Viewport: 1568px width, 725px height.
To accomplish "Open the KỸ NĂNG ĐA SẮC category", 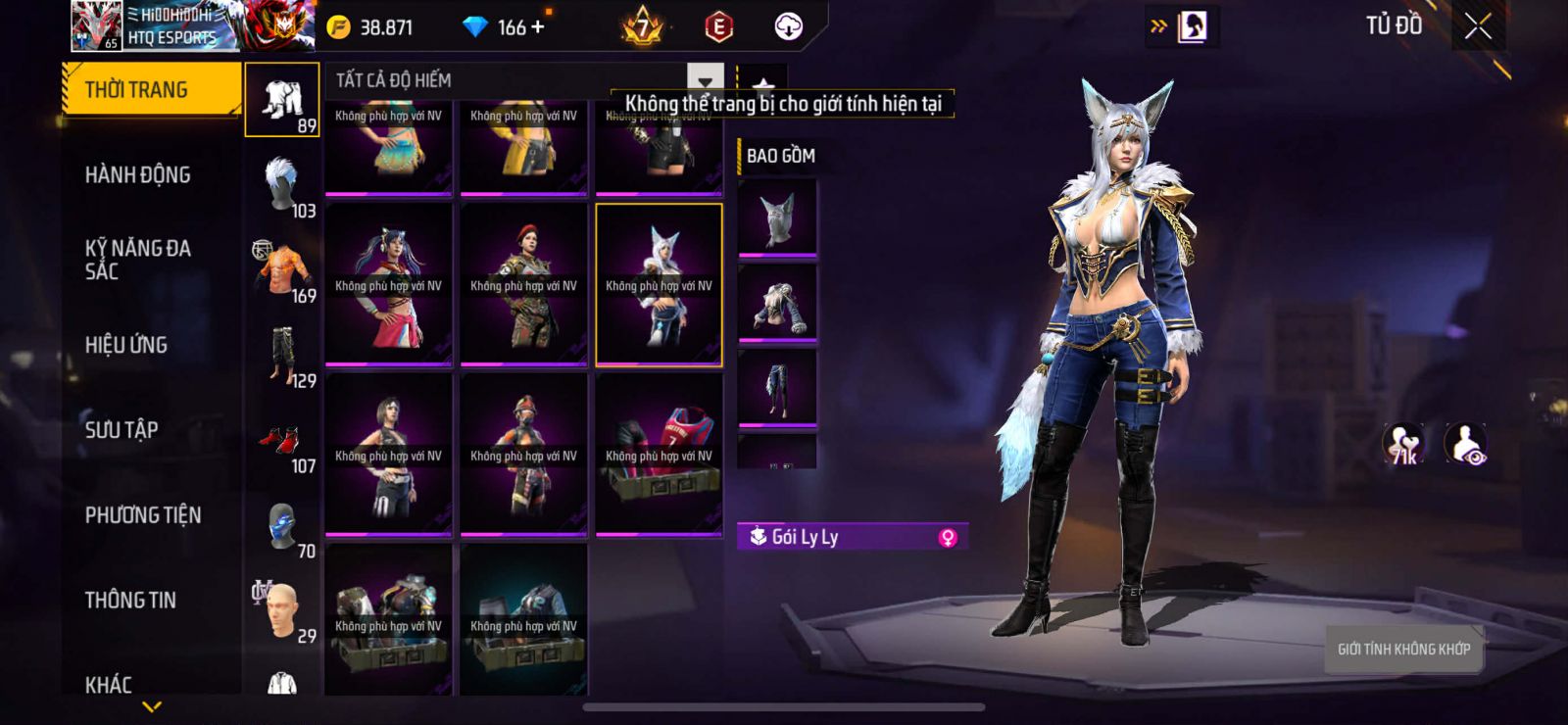I will pyautogui.click(x=137, y=260).
